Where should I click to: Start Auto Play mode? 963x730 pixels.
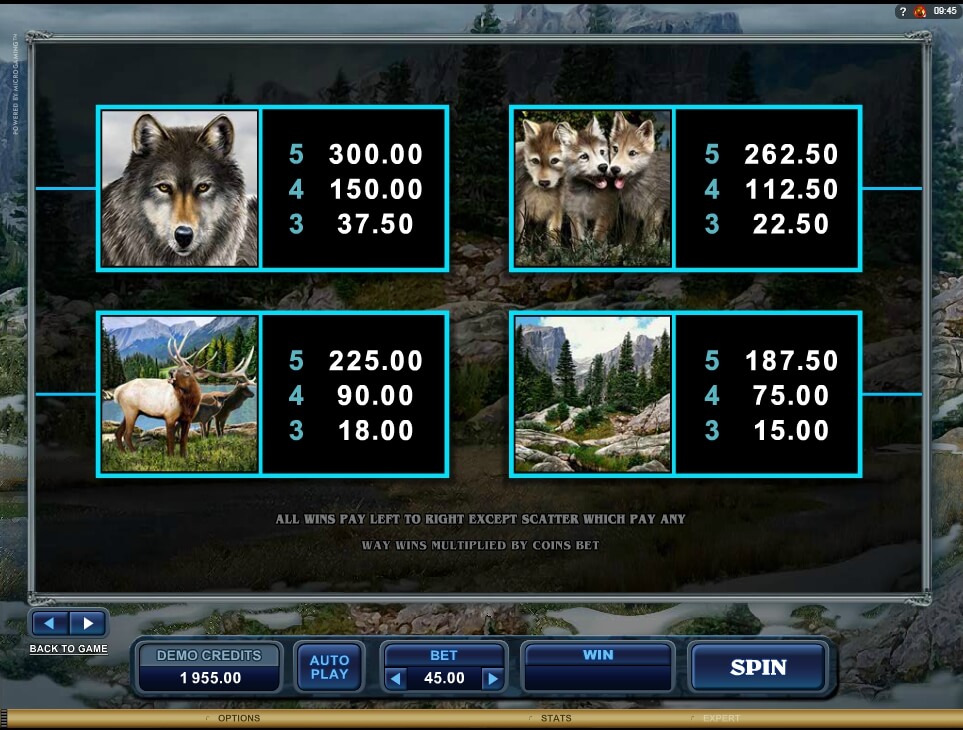[329, 667]
